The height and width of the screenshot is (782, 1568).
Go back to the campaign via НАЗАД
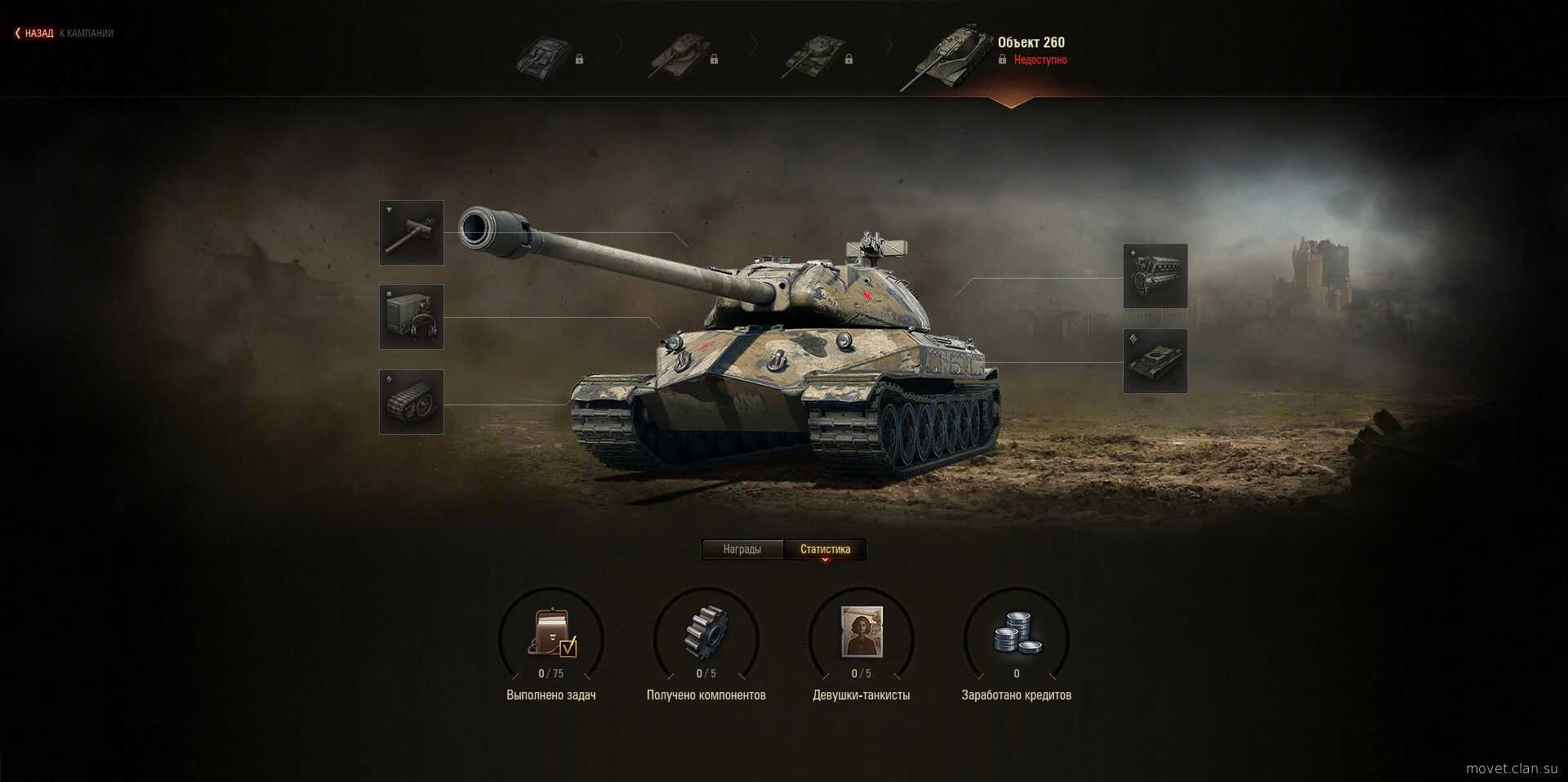click(x=38, y=34)
